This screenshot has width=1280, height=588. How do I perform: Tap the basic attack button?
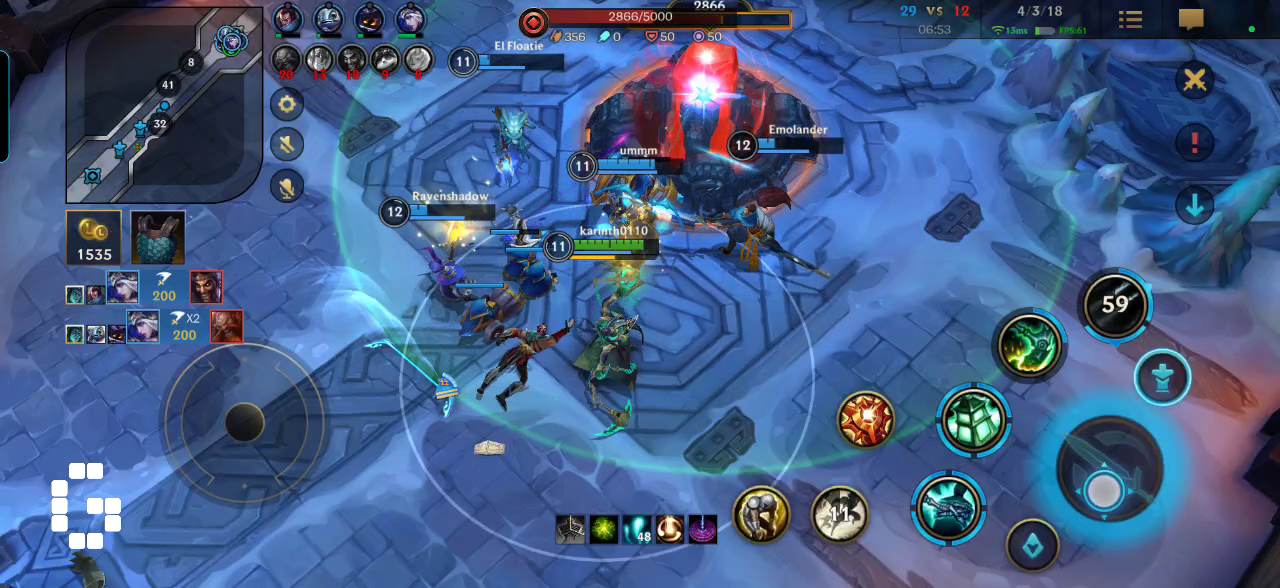[1109, 468]
